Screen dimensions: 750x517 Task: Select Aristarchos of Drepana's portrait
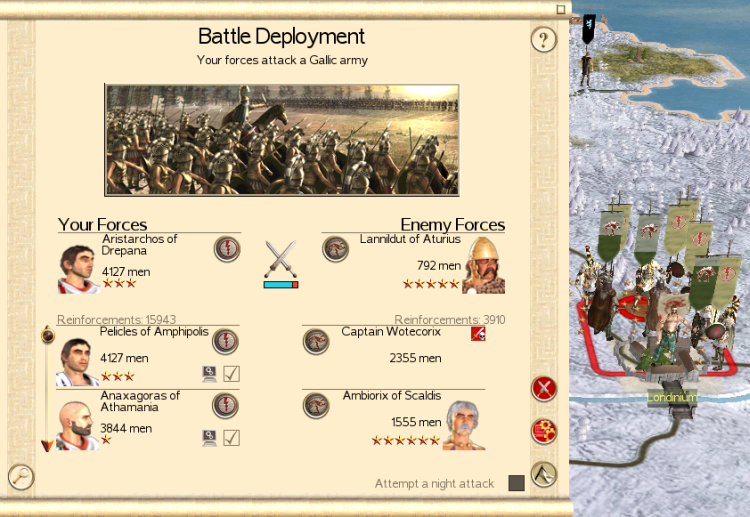tap(77, 268)
